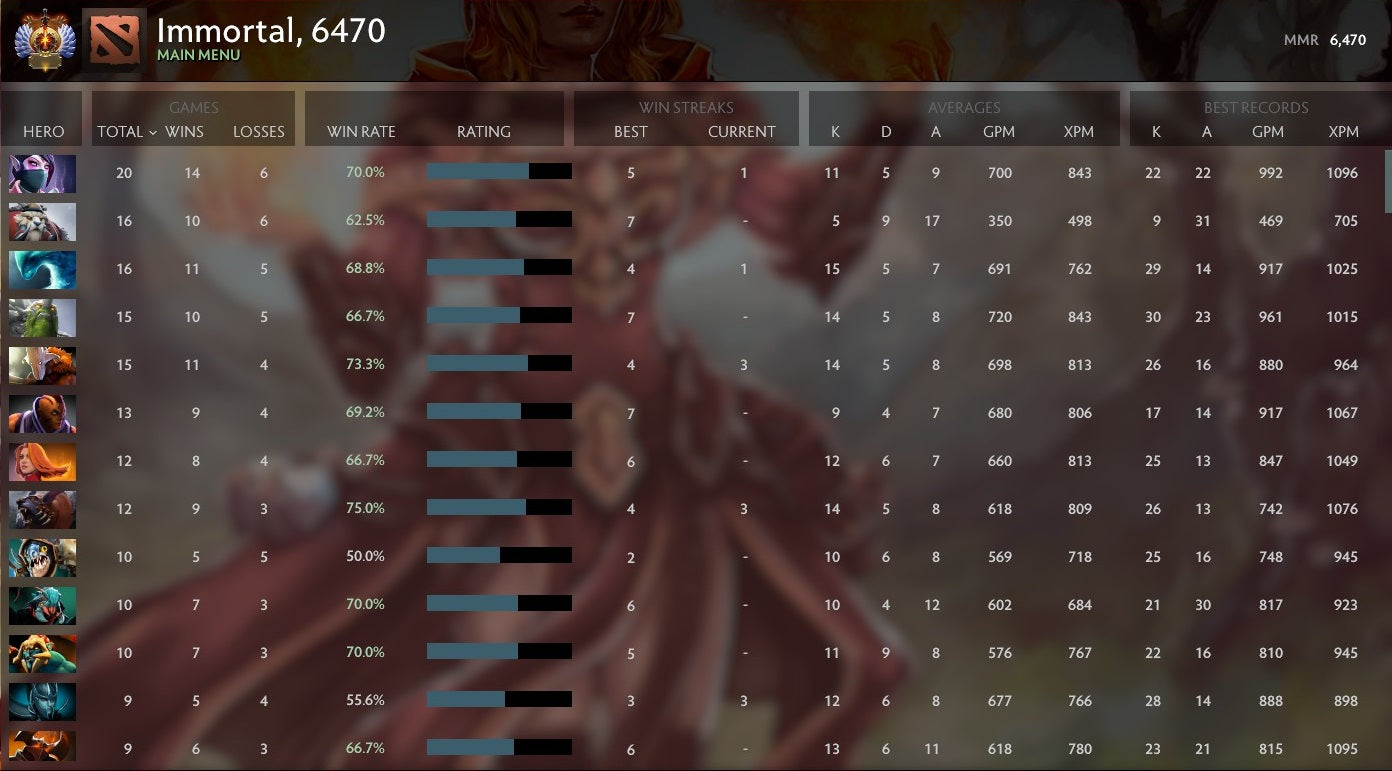This screenshot has width=1392, height=771.
Task: Sort best records by XPM
Action: (x=1343, y=131)
